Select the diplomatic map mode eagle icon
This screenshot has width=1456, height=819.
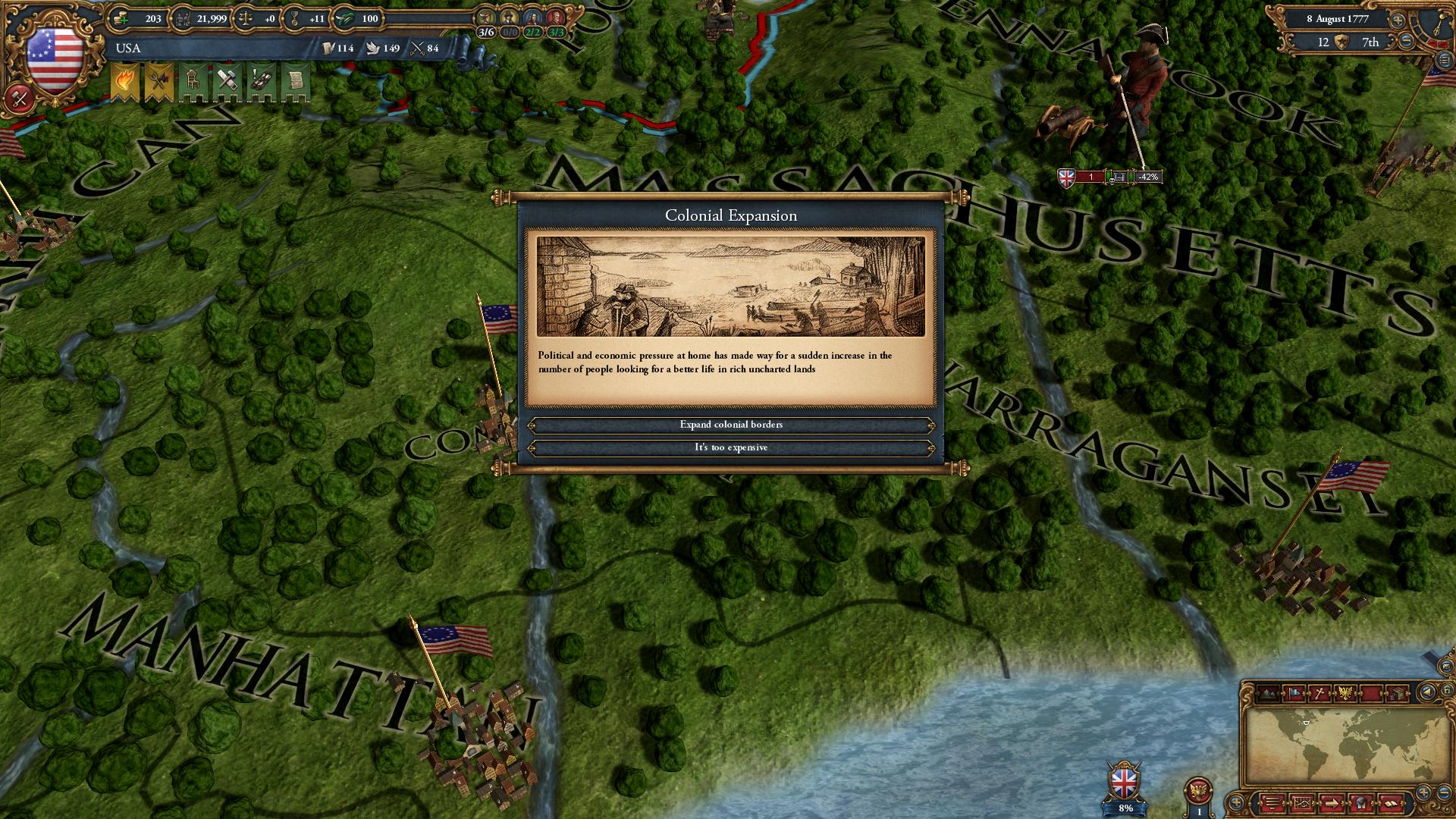1345,693
